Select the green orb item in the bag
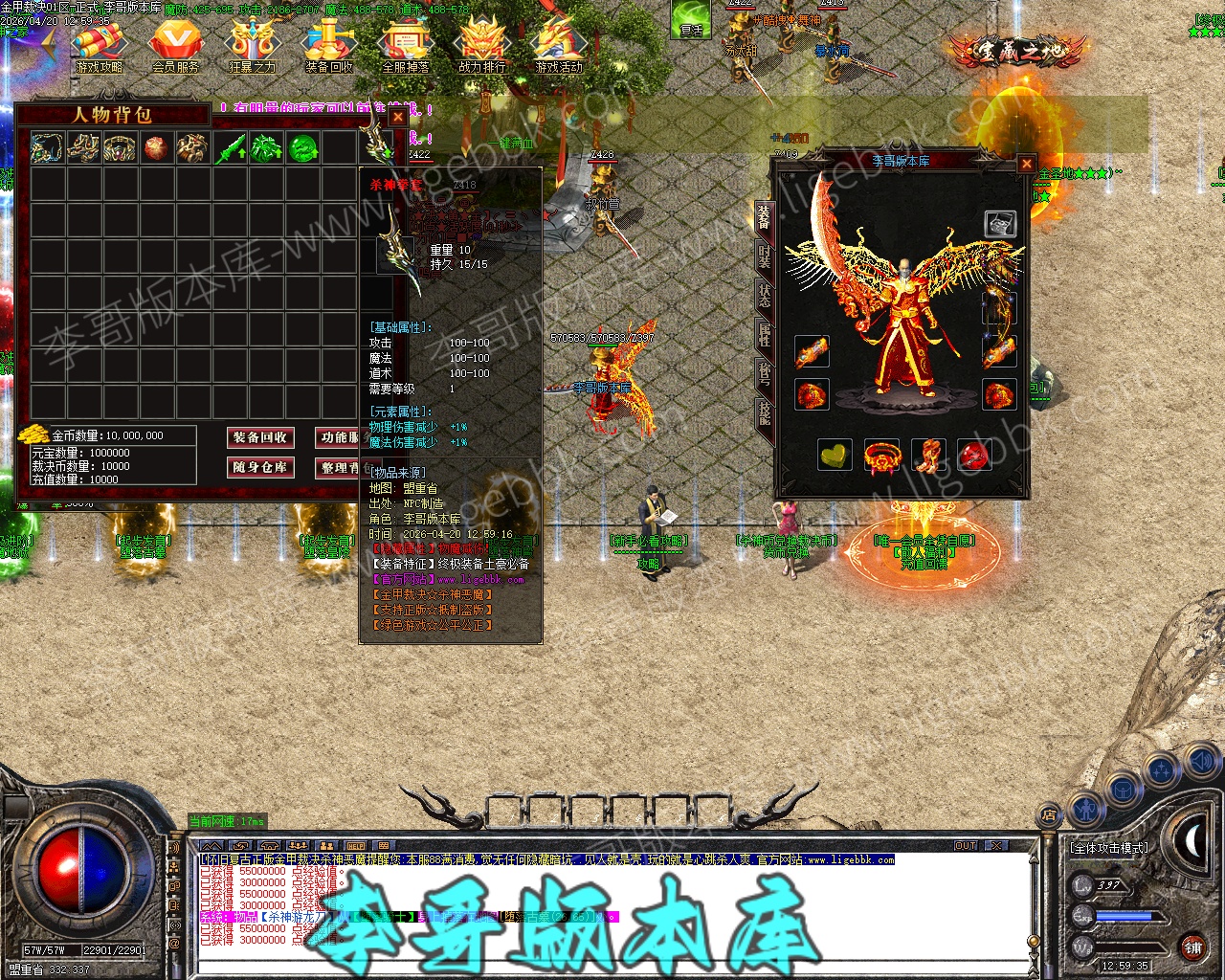1225x980 pixels. click(302, 148)
